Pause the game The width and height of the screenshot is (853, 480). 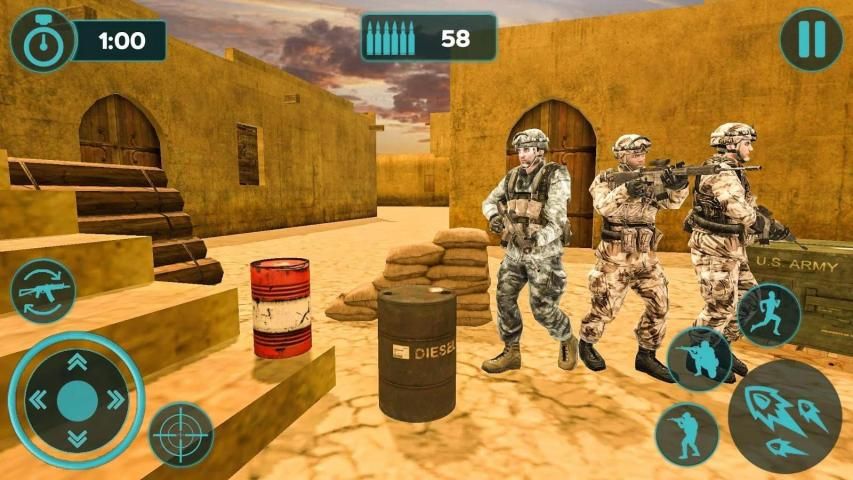coord(811,40)
